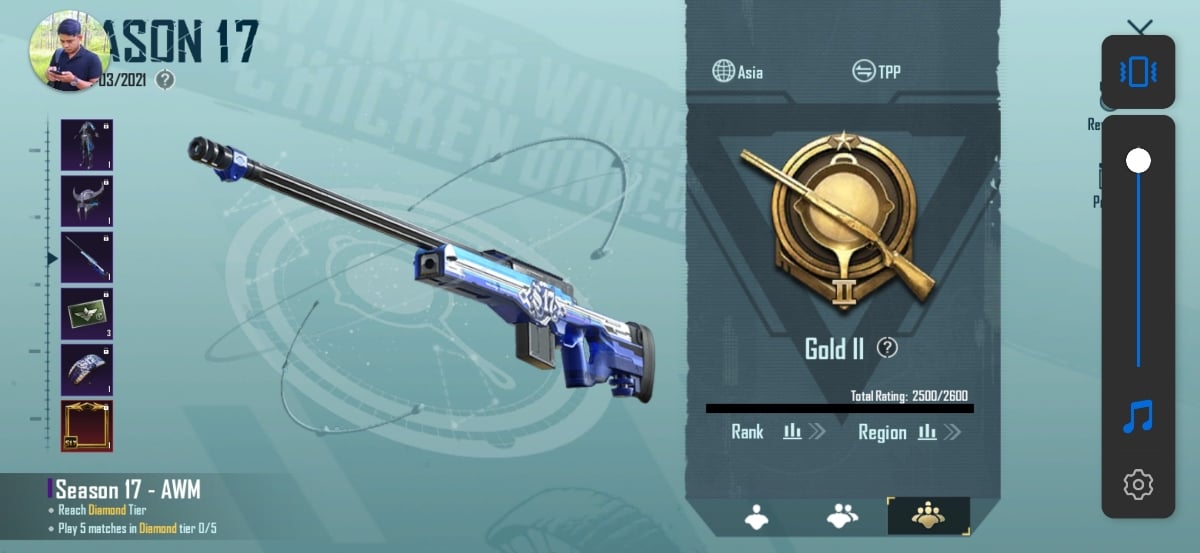This screenshot has height=553, width=1200.
Task: Open sound settings gear icon
Action: click(1138, 485)
